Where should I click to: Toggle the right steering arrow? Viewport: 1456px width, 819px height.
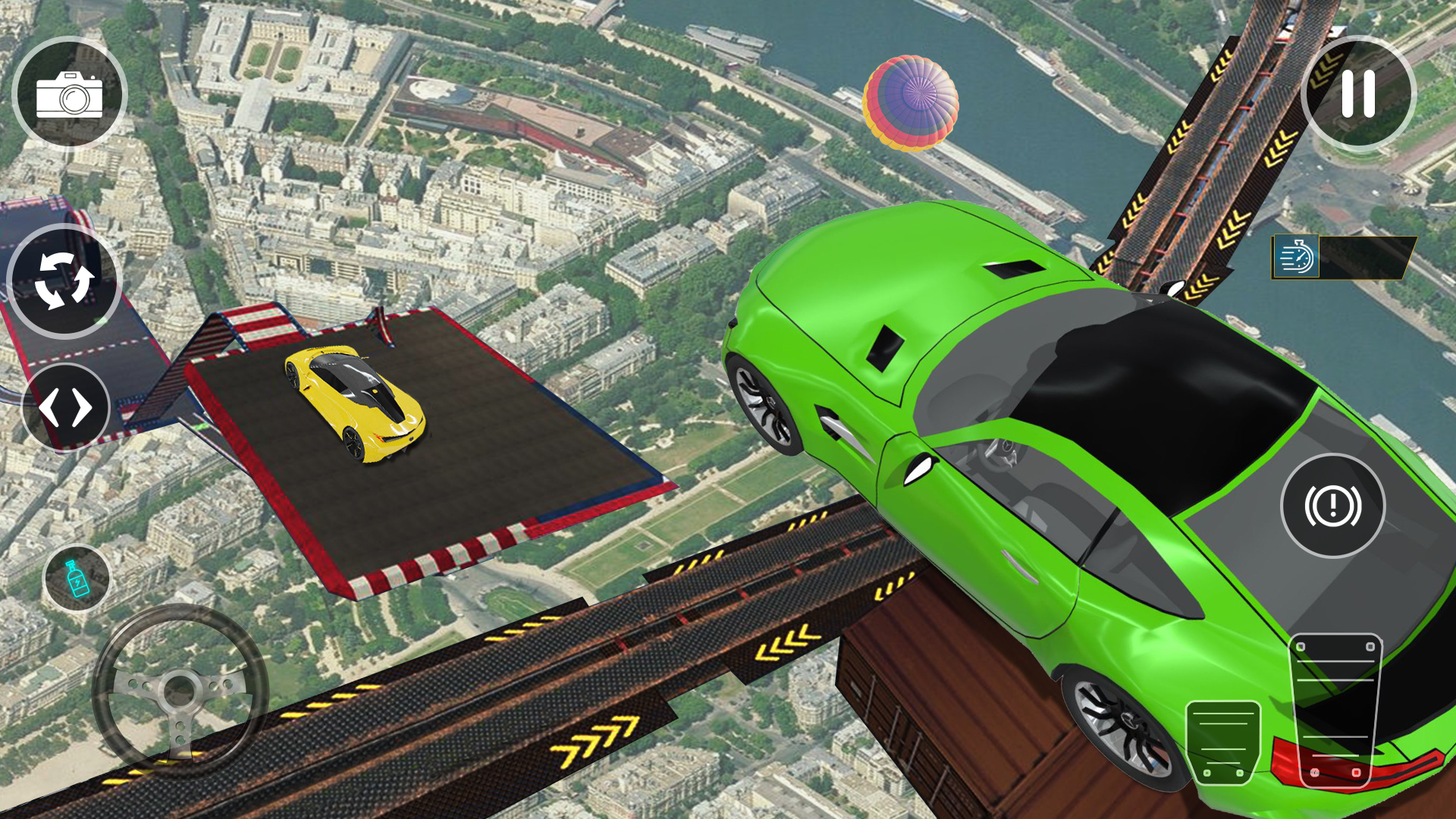(x=81, y=406)
